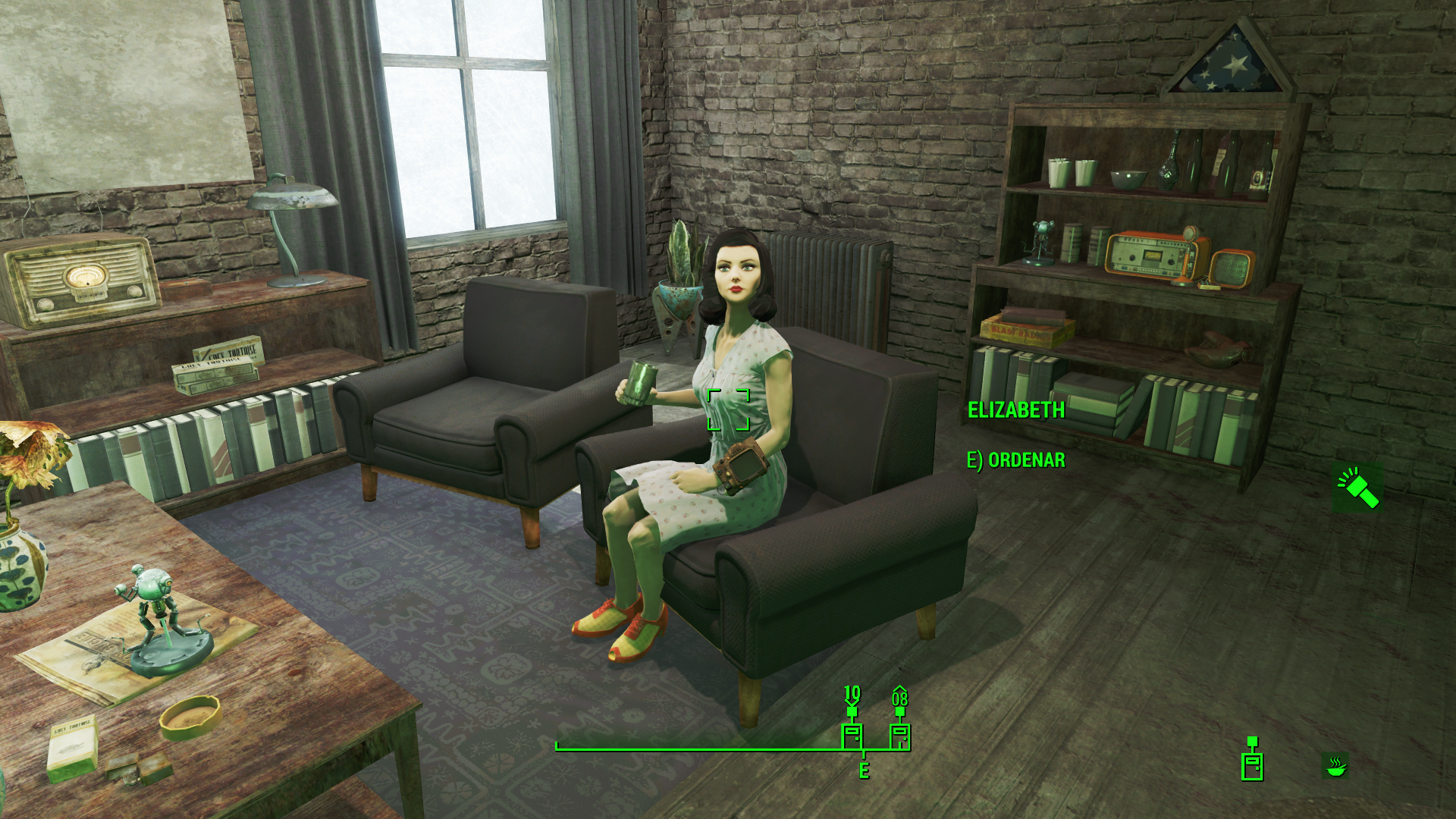This screenshot has height=819, width=1456.
Task: Select the steaming food bowl icon
Action: click(1335, 765)
